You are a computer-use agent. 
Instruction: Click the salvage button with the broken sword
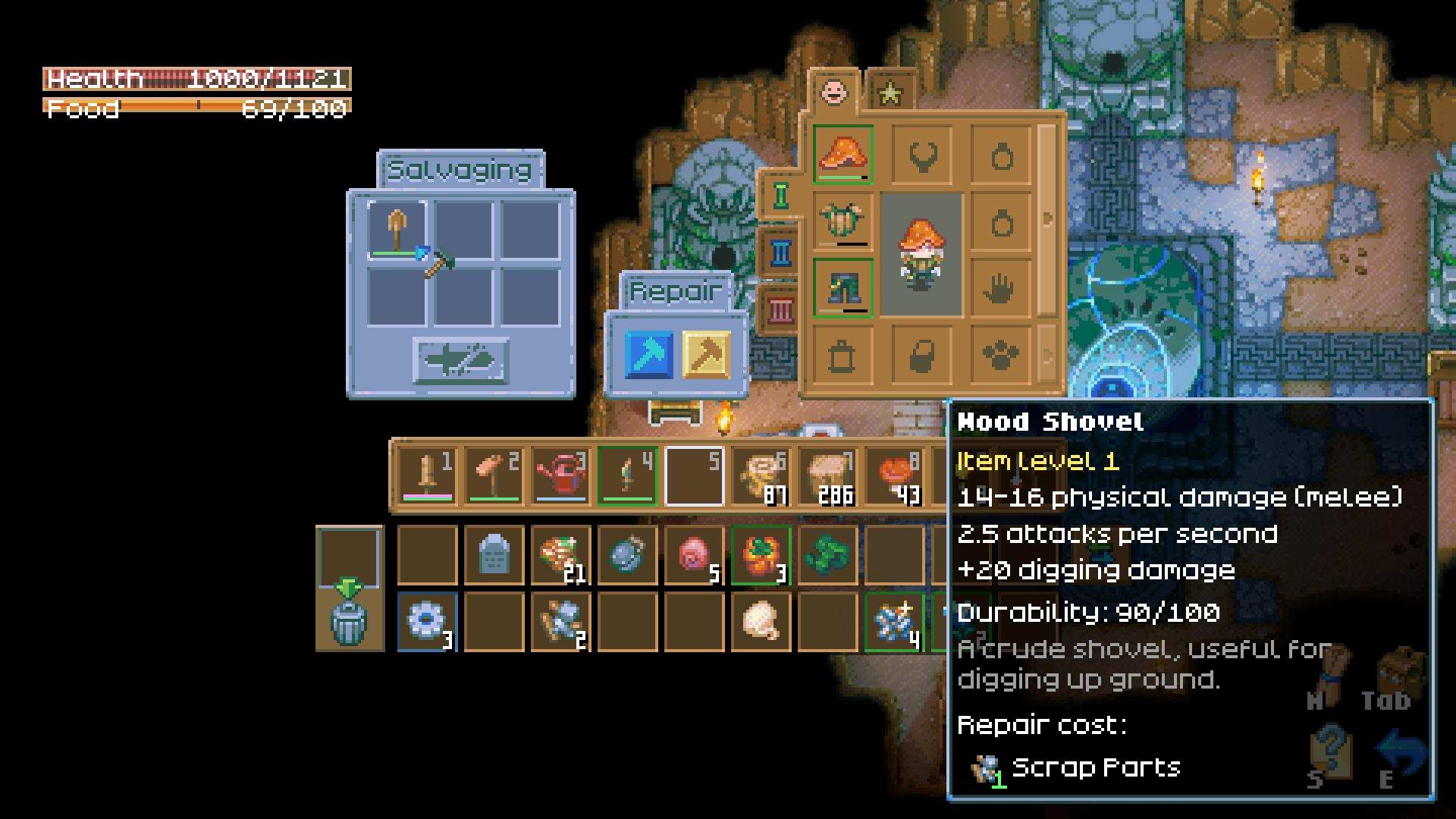(460, 360)
